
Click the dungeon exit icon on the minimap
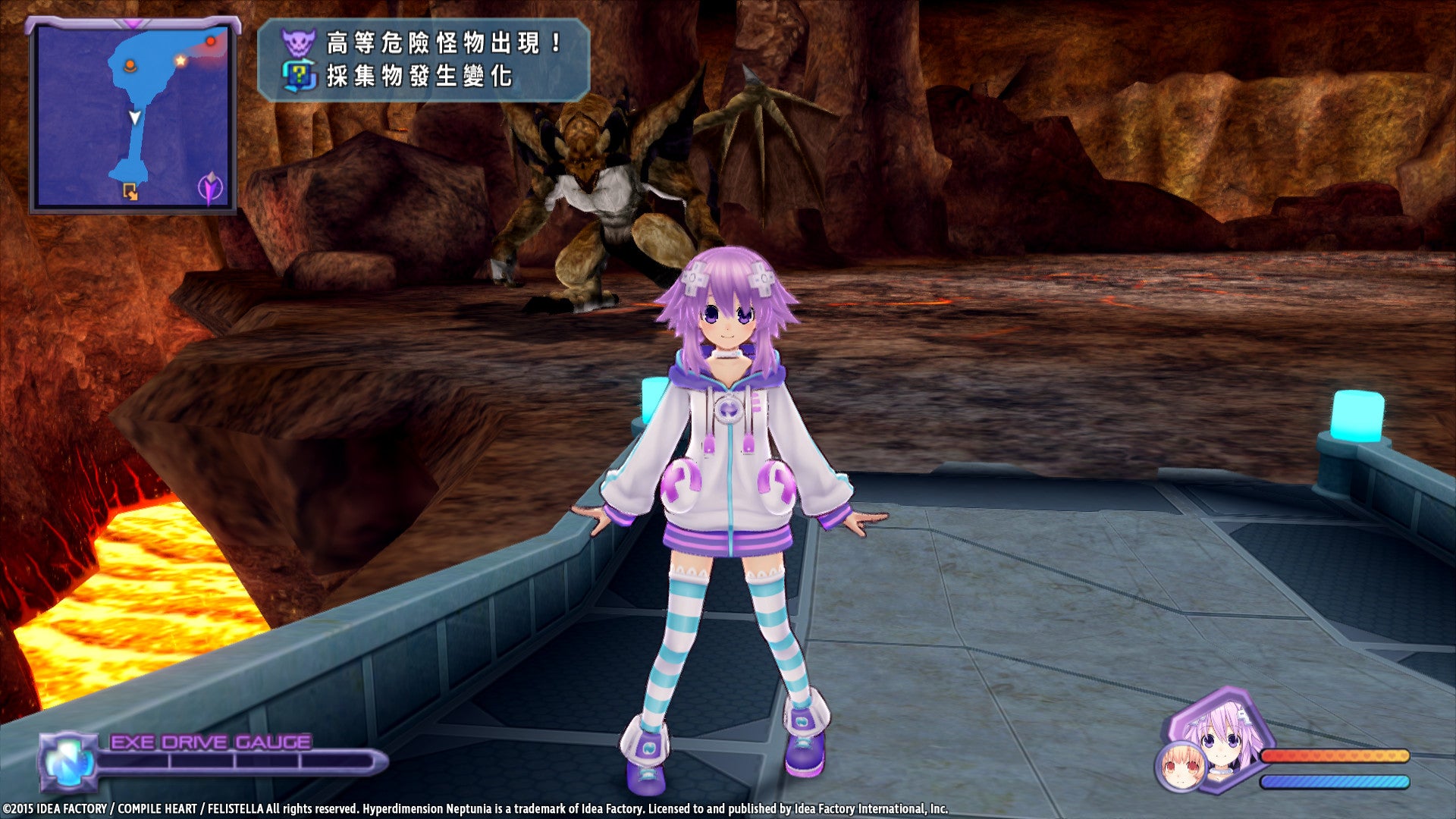130,191
